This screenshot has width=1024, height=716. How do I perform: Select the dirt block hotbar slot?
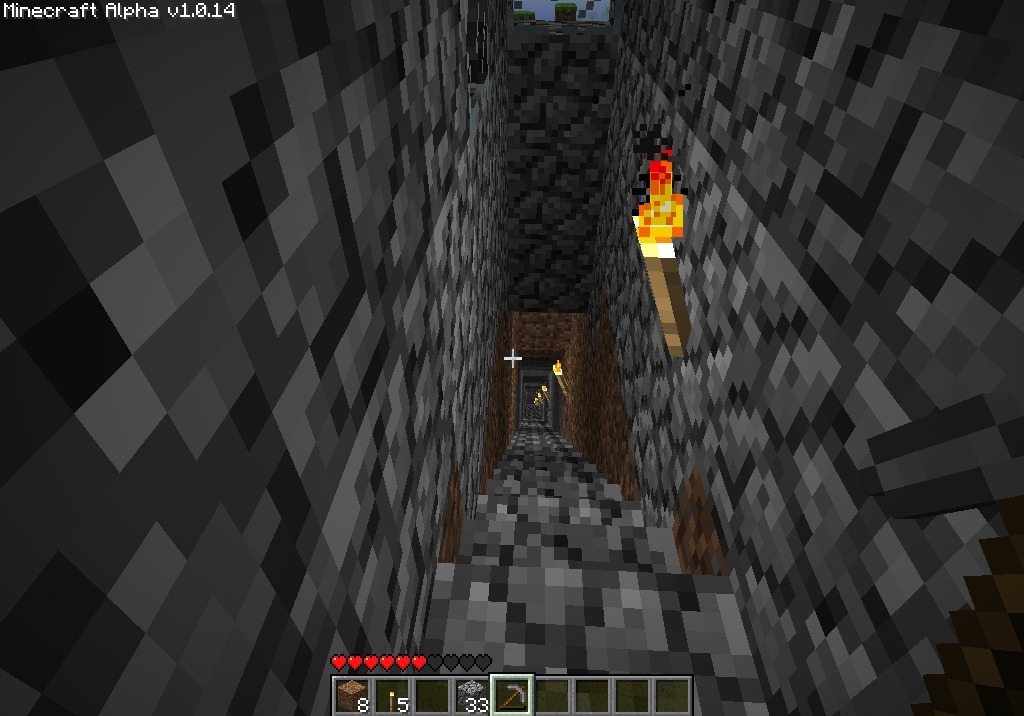point(351,695)
